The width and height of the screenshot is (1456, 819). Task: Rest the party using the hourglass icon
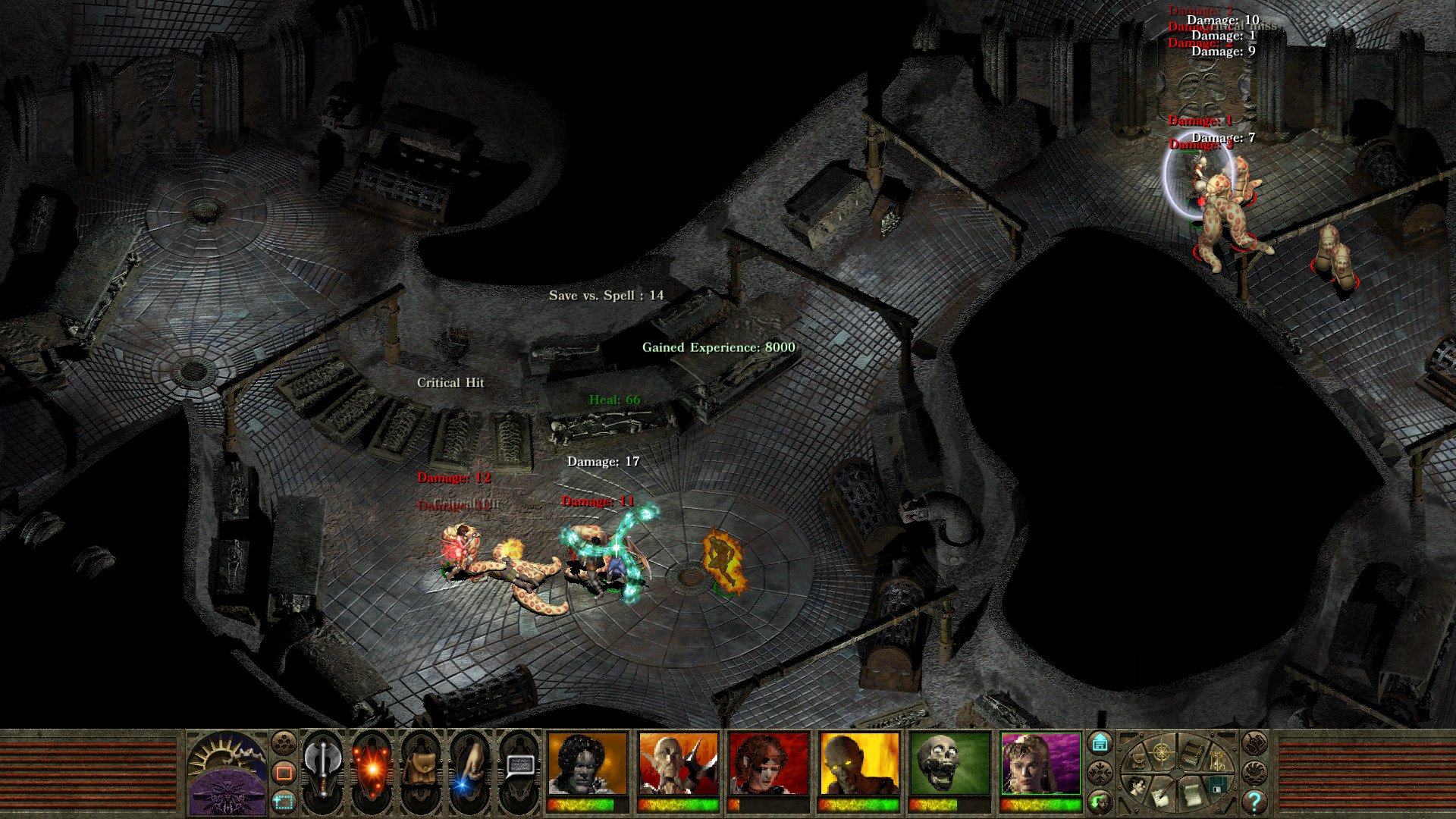click(x=1217, y=761)
